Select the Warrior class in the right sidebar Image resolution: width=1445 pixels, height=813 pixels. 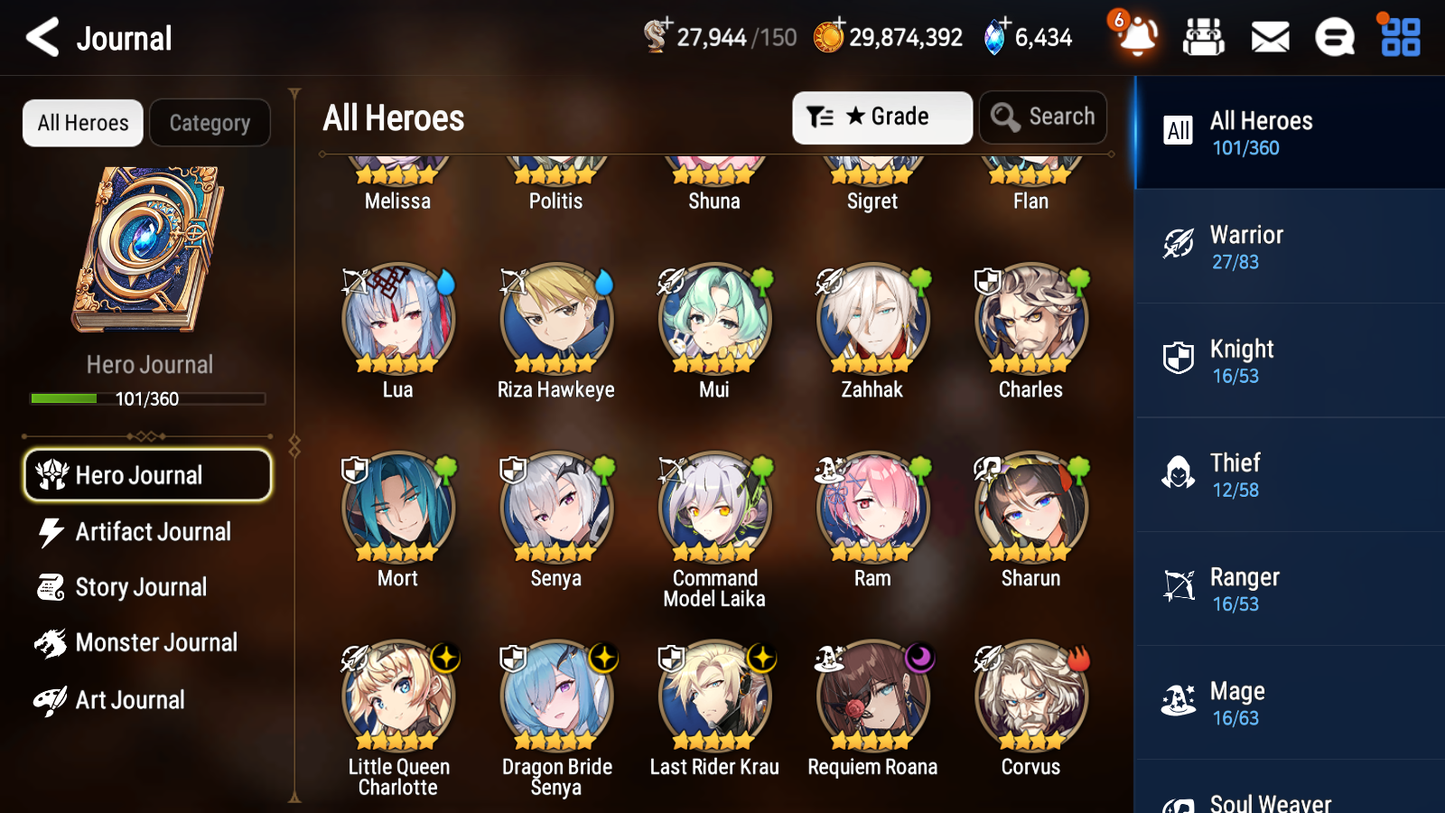pos(1289,246)
